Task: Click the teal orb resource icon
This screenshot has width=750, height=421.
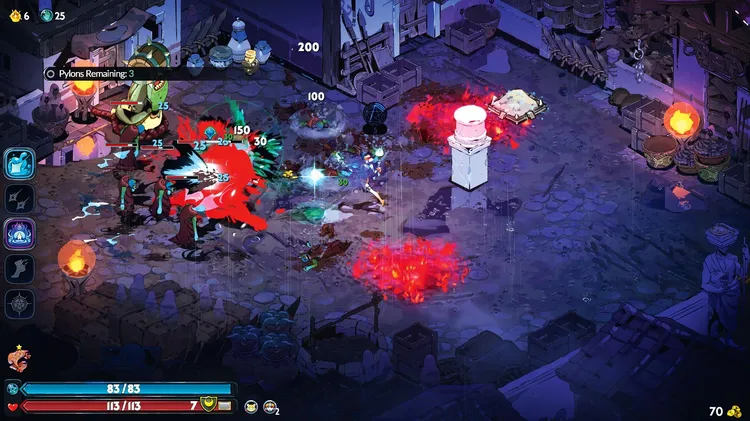Action: pos(45,15)
